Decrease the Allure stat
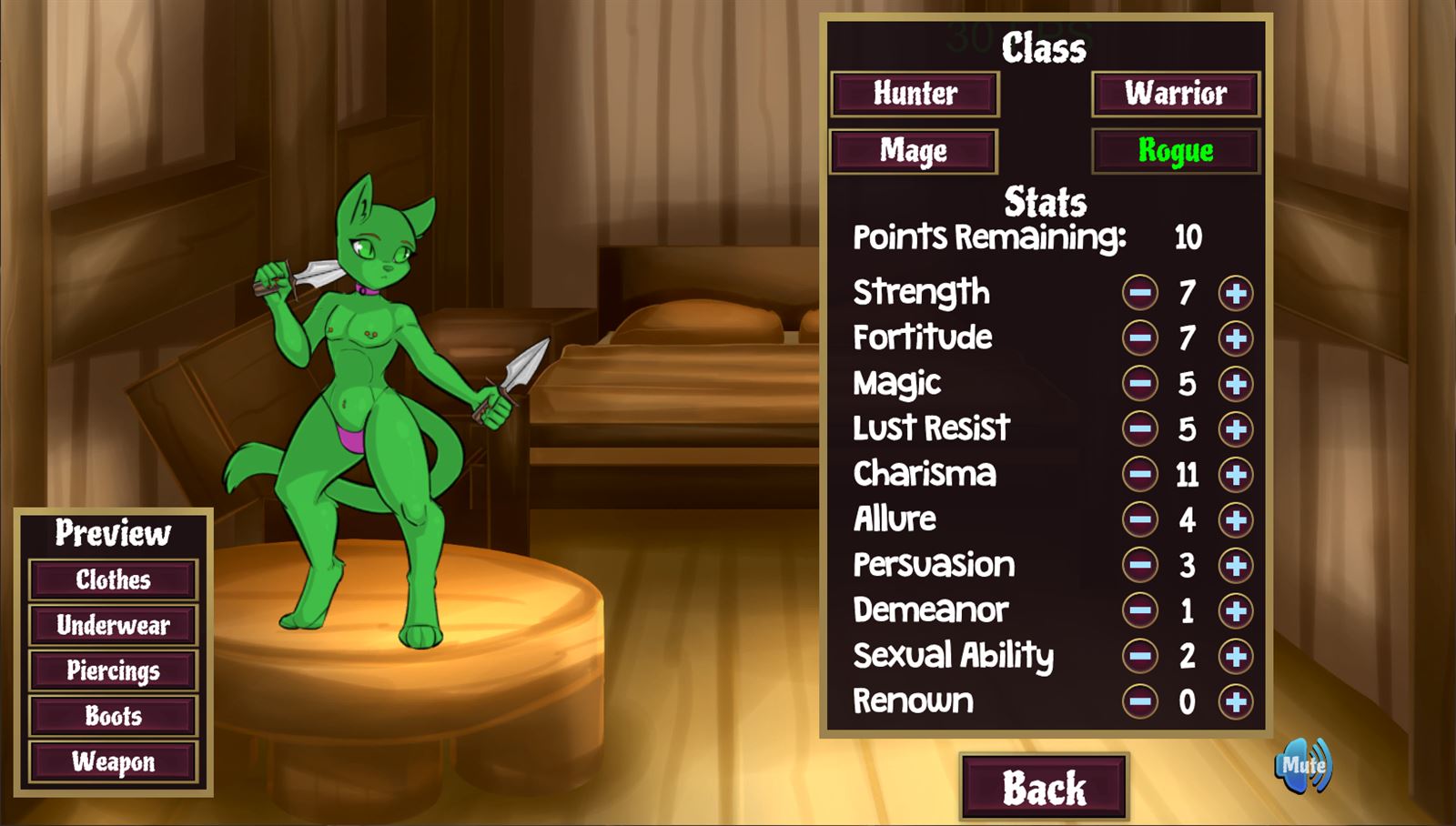 pos(1138,519)
